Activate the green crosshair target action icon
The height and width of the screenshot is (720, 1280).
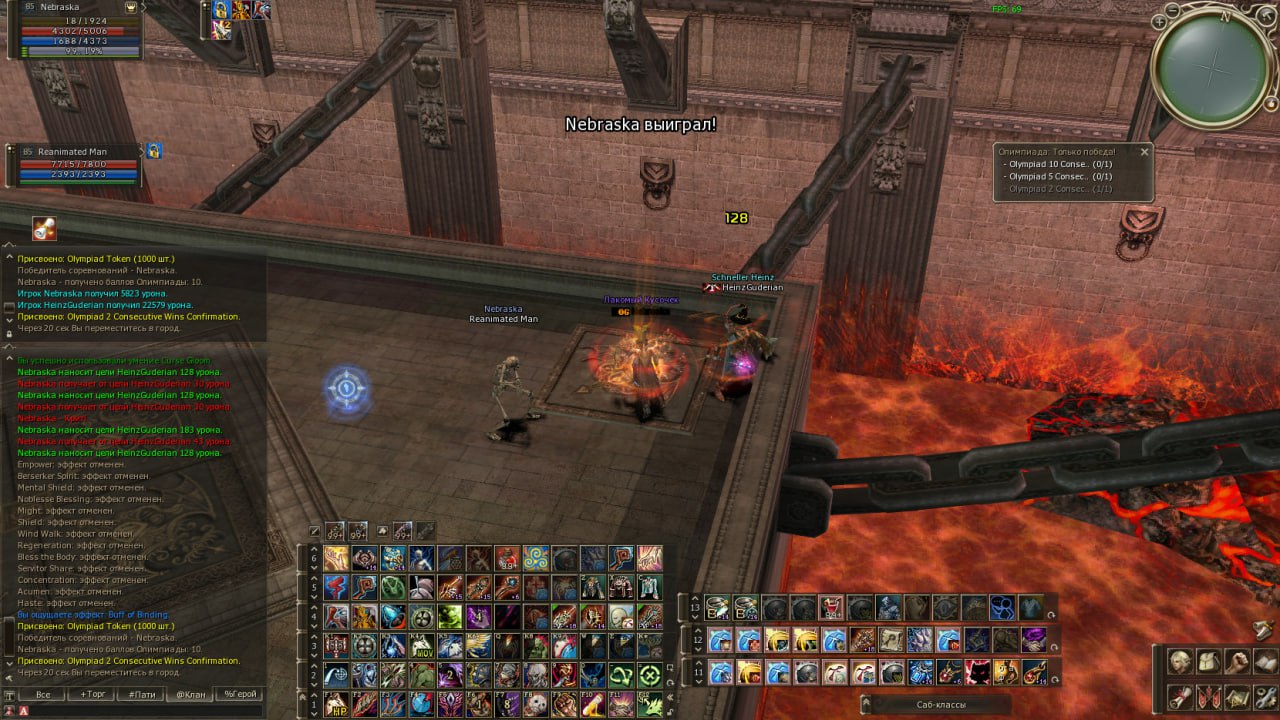650,675
